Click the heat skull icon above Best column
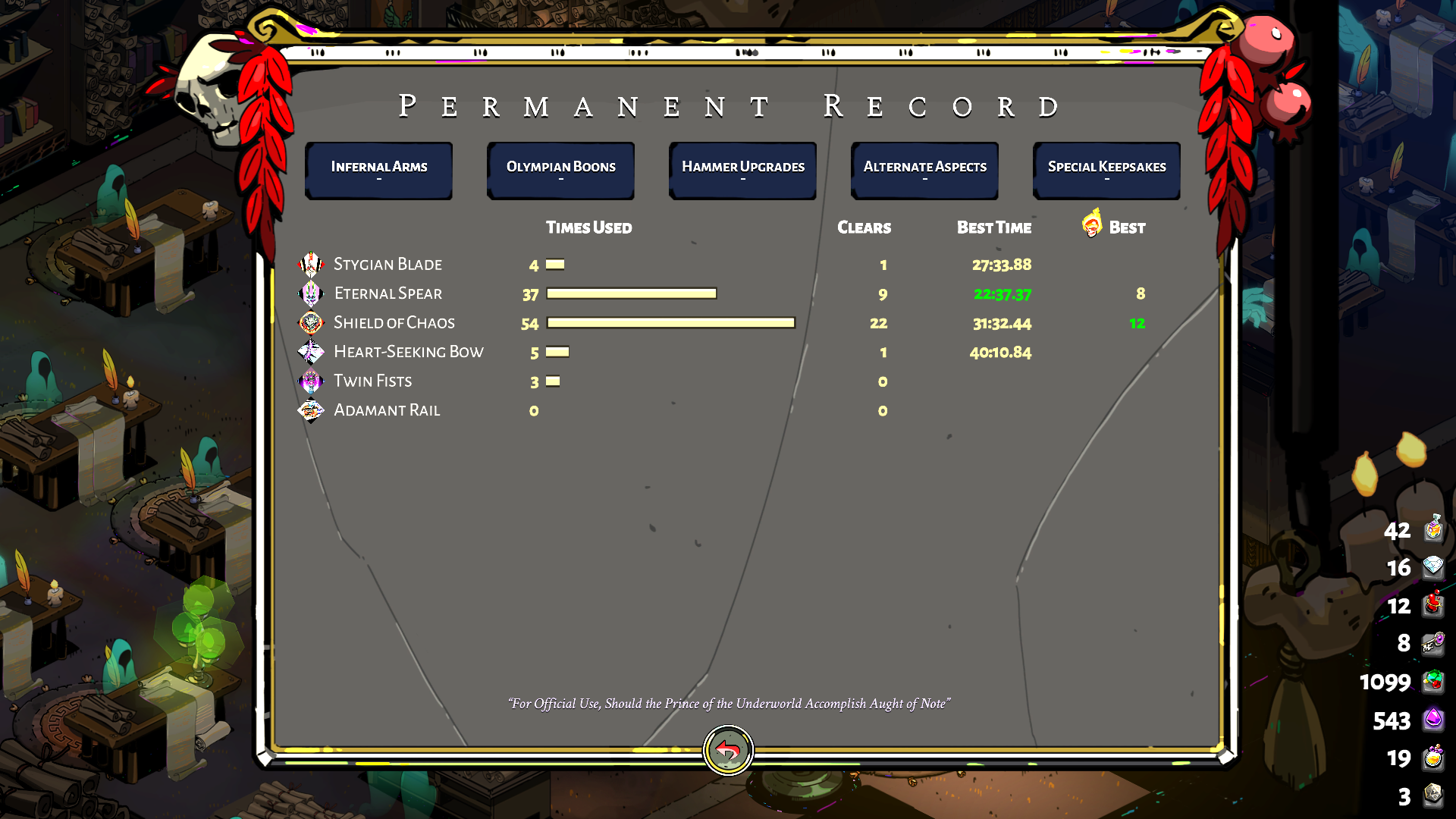The height and width of the screenshot is (819, 1456). point(1092,224)
